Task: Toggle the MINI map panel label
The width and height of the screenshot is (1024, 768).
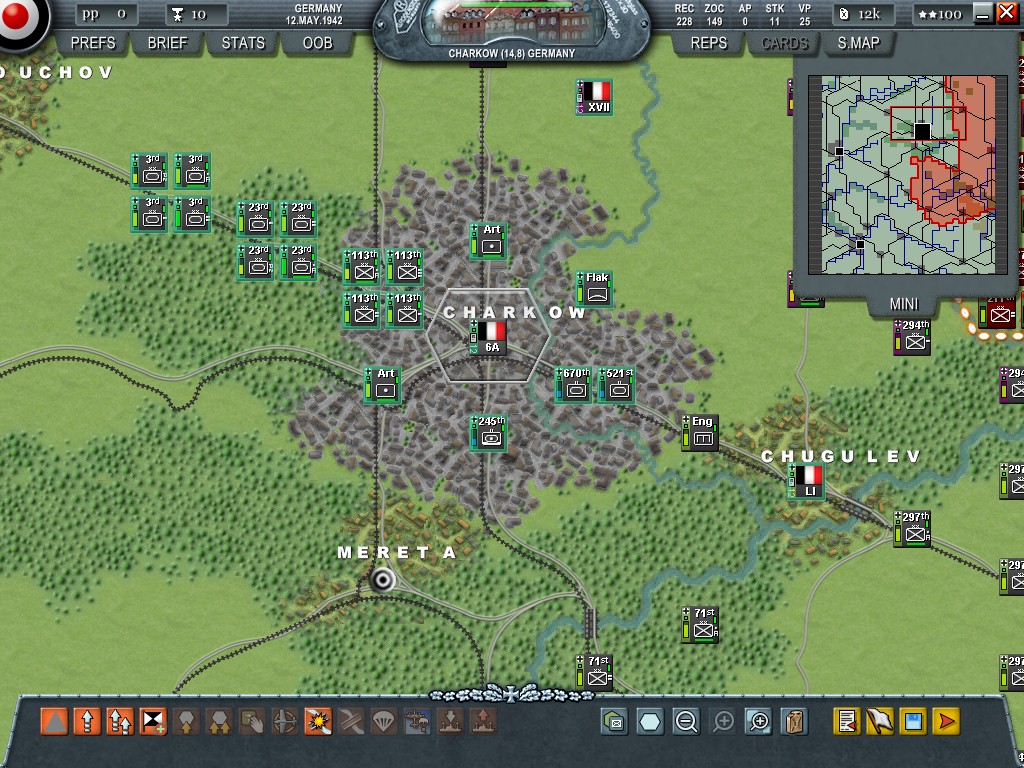Action: [903, 304]
